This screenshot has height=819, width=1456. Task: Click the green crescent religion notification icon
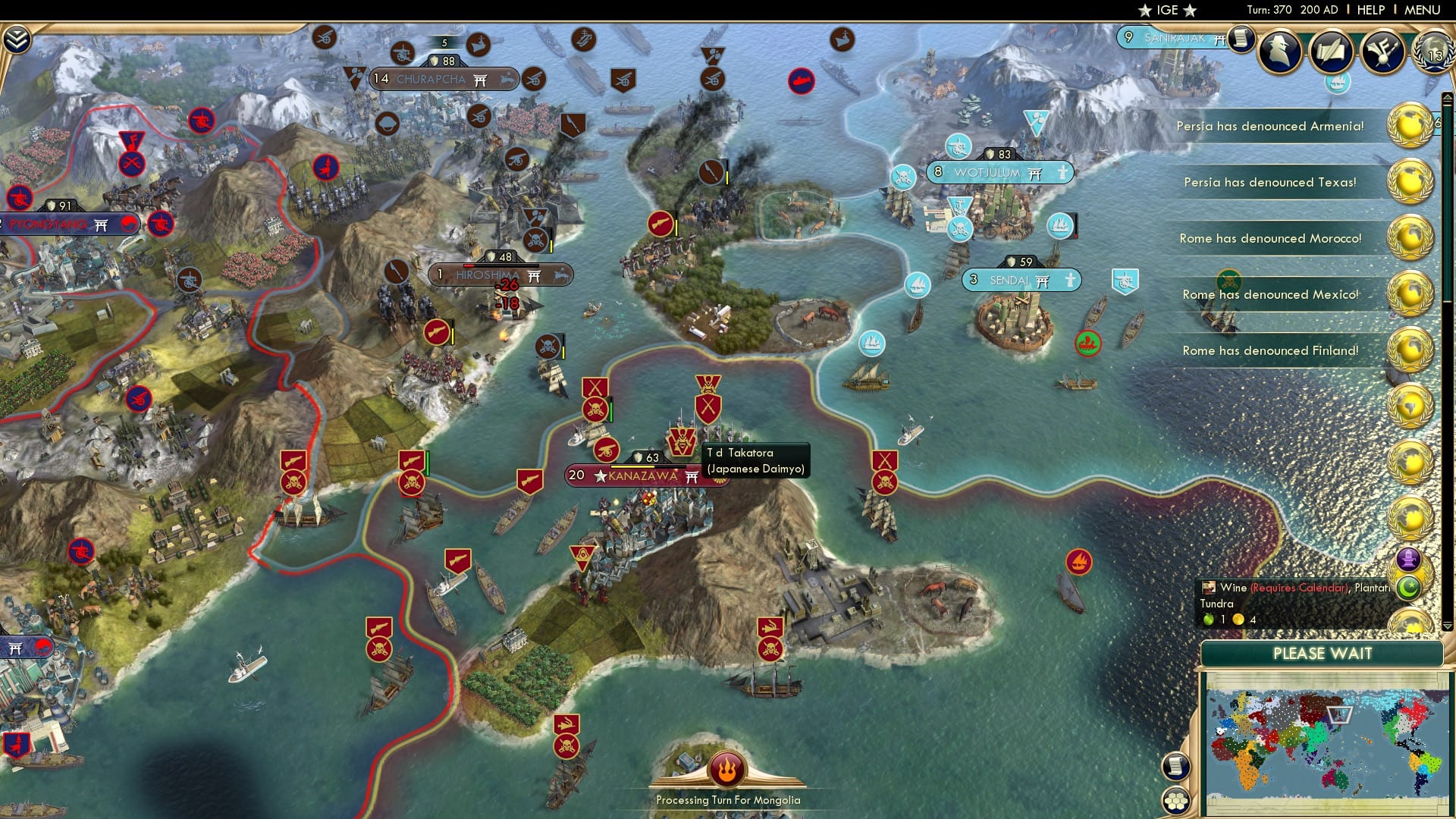coord(1408,589)
